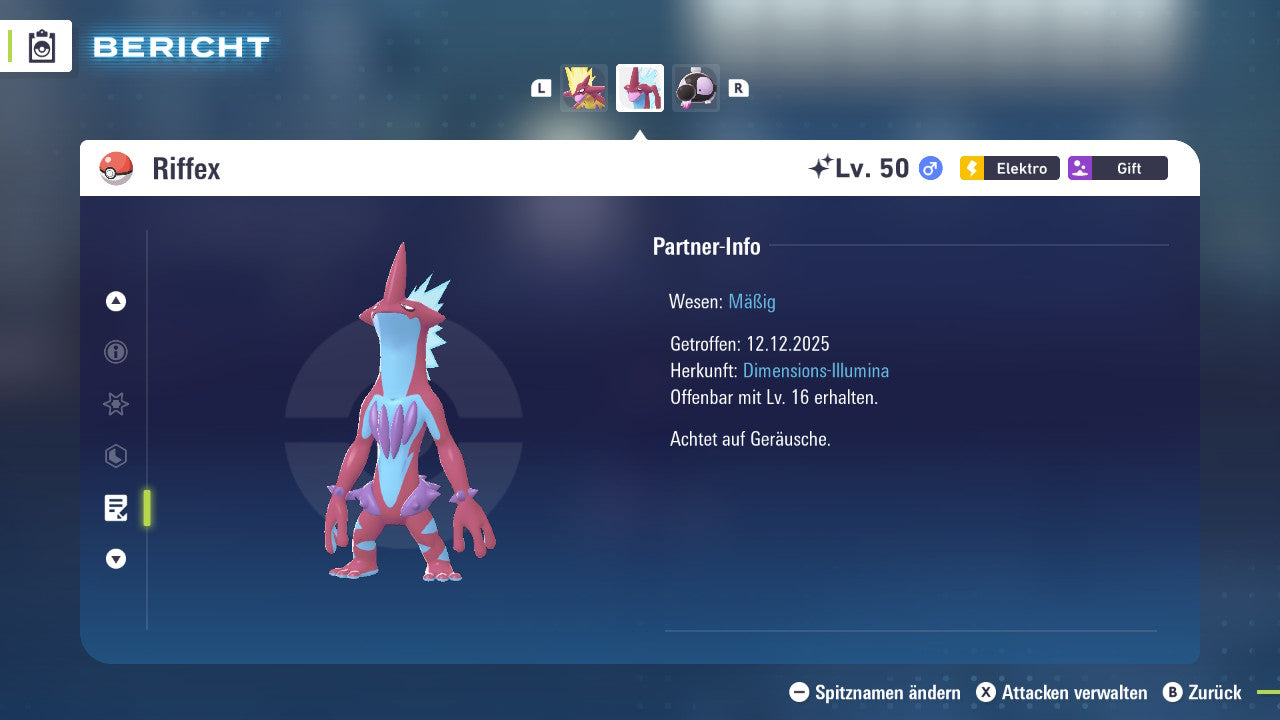Click the Poké Ball icon beside Riffex's name

pos(114,167)
